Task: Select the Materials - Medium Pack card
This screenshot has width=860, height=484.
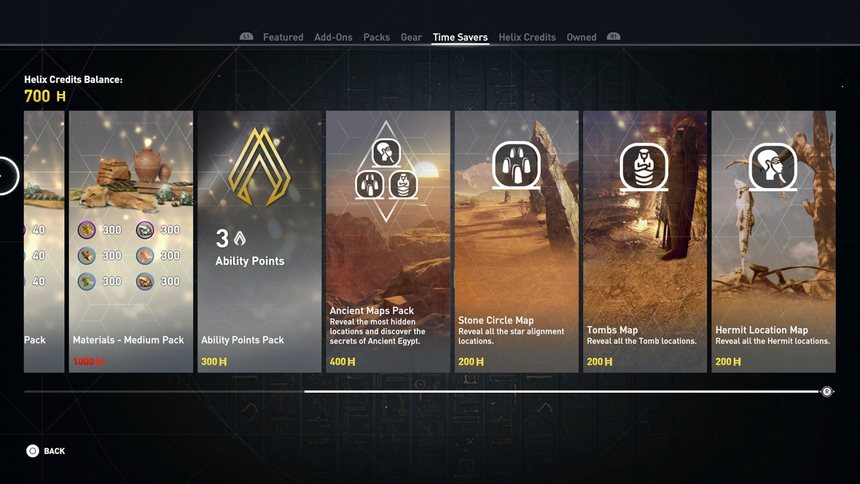Action: coord(130,241)
